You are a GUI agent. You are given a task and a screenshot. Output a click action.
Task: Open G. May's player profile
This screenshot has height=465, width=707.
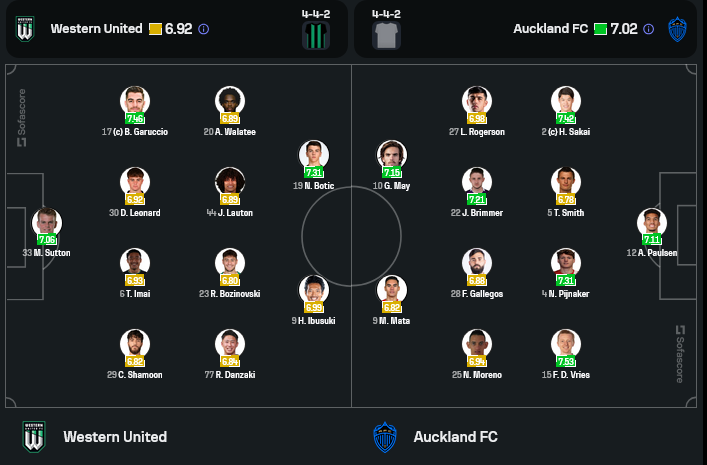pyautogui.click(x=392, y=157)
